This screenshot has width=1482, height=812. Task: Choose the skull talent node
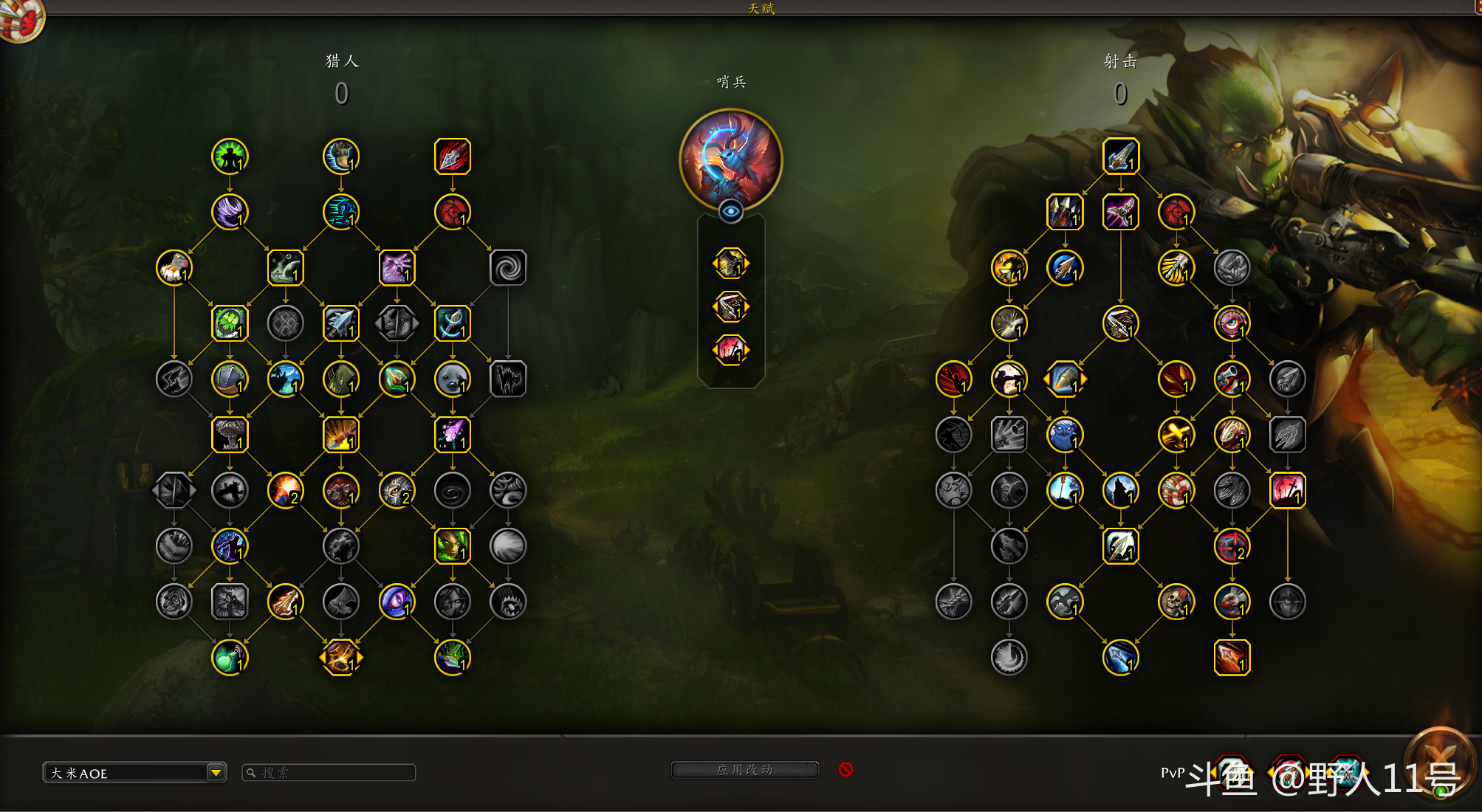point(1176,602)
